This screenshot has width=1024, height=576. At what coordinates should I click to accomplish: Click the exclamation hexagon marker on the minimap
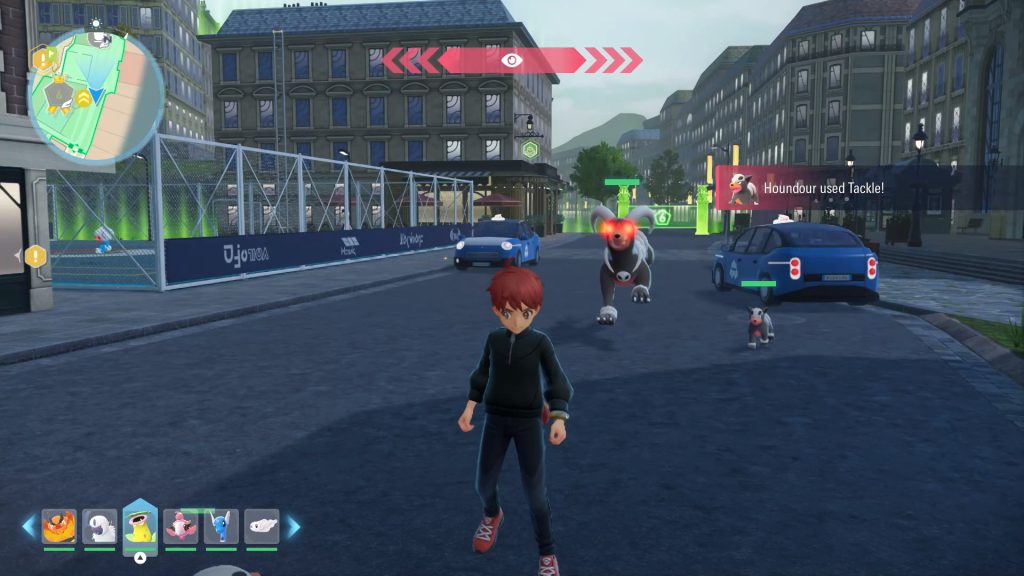click(43, 58)
